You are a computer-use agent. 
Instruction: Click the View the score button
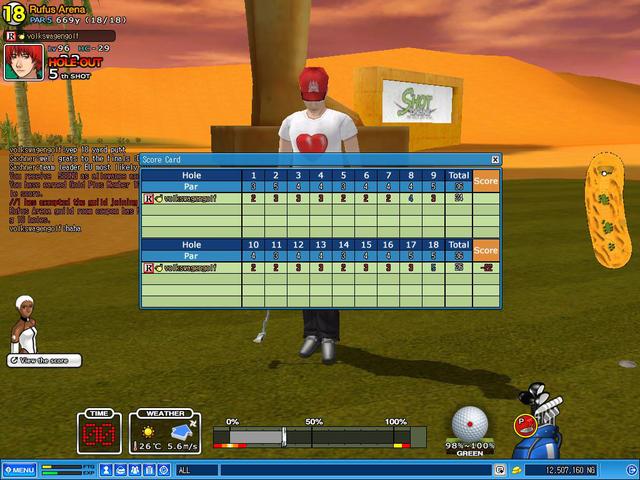coord(41,360)
